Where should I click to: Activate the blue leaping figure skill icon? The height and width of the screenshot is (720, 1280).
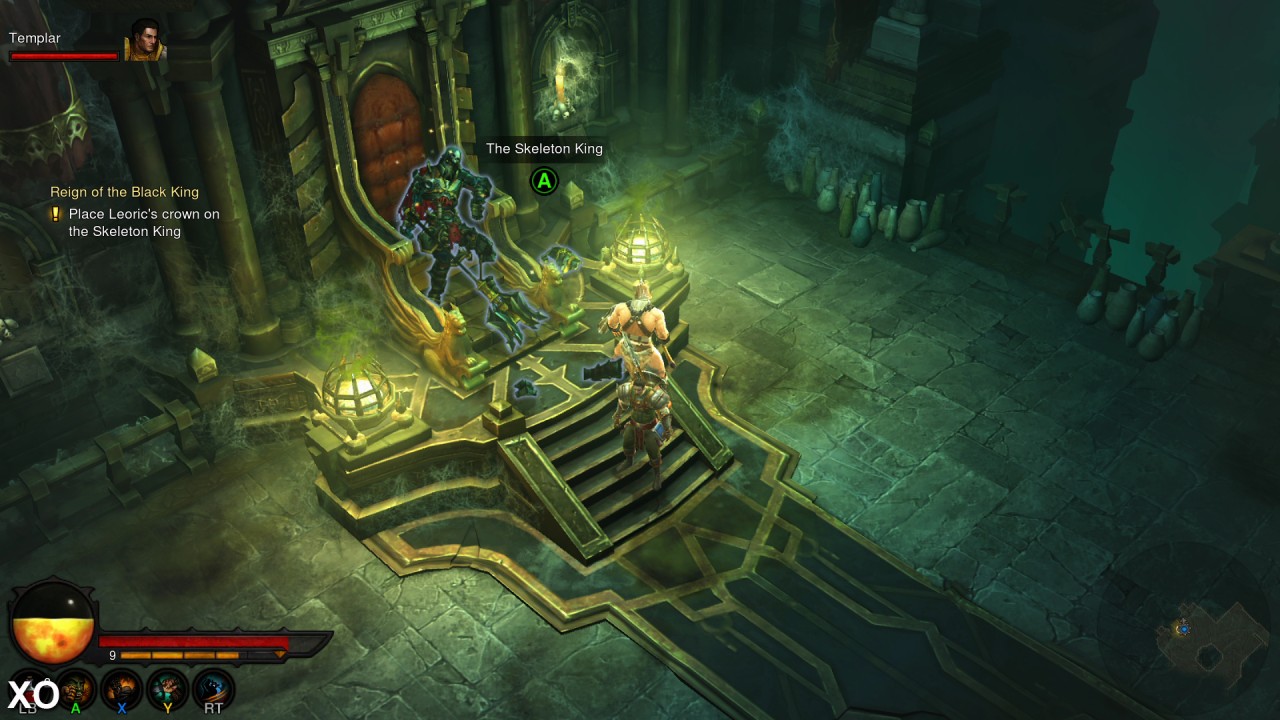tap(213, 689)
